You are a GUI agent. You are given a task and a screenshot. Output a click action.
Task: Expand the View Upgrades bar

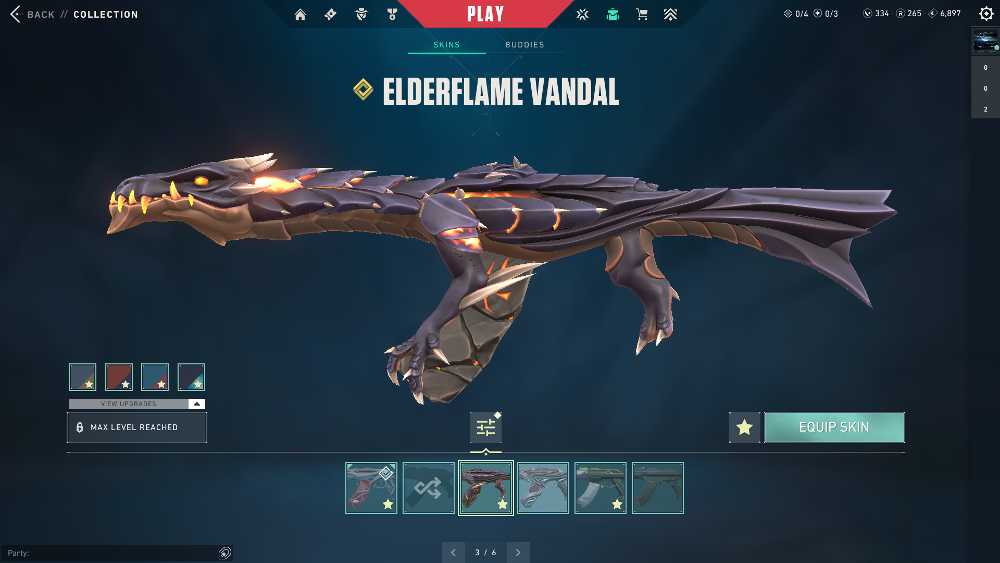click(137, 403)
